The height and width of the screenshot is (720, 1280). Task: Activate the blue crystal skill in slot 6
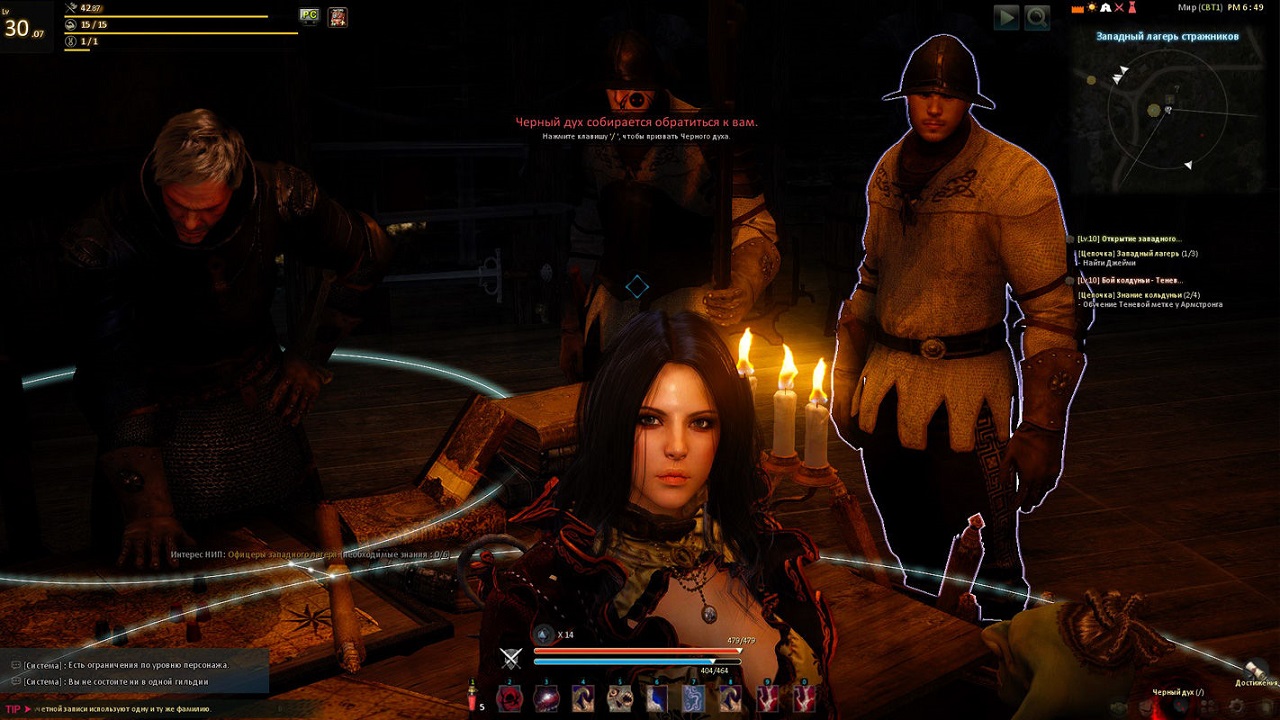657,699
